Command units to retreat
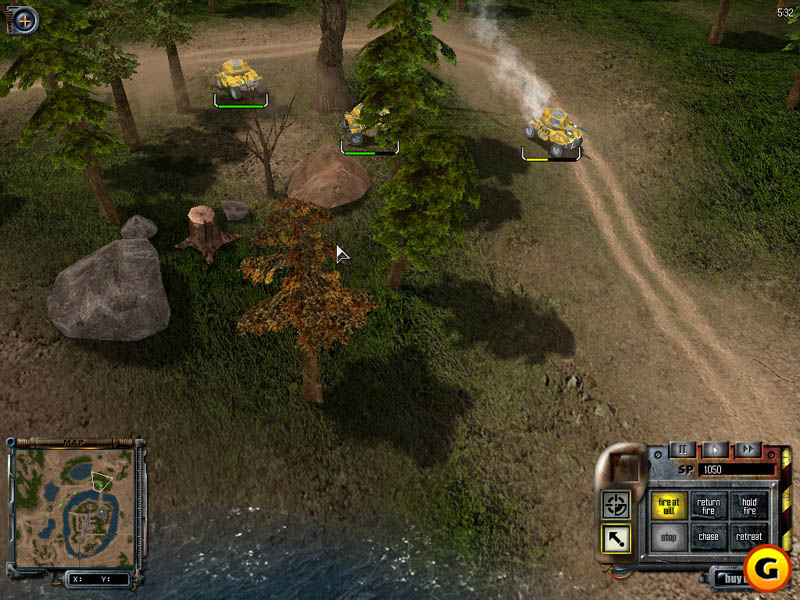Image resolution: width=800 pixels, height=600 pixels. pyautogui.click(x=749, y=537)
